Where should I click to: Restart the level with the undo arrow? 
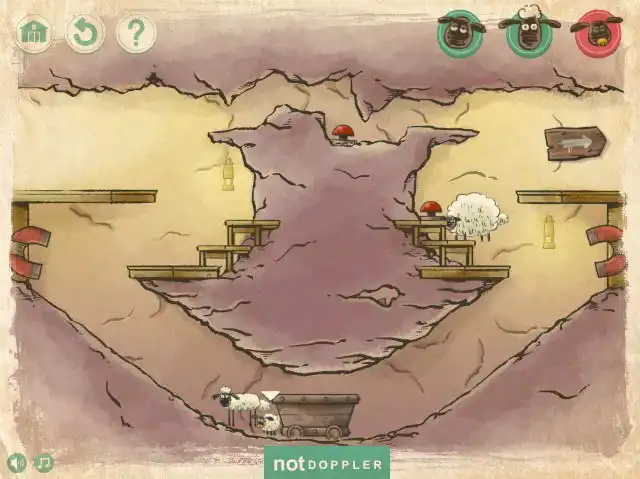pos(85,33)
